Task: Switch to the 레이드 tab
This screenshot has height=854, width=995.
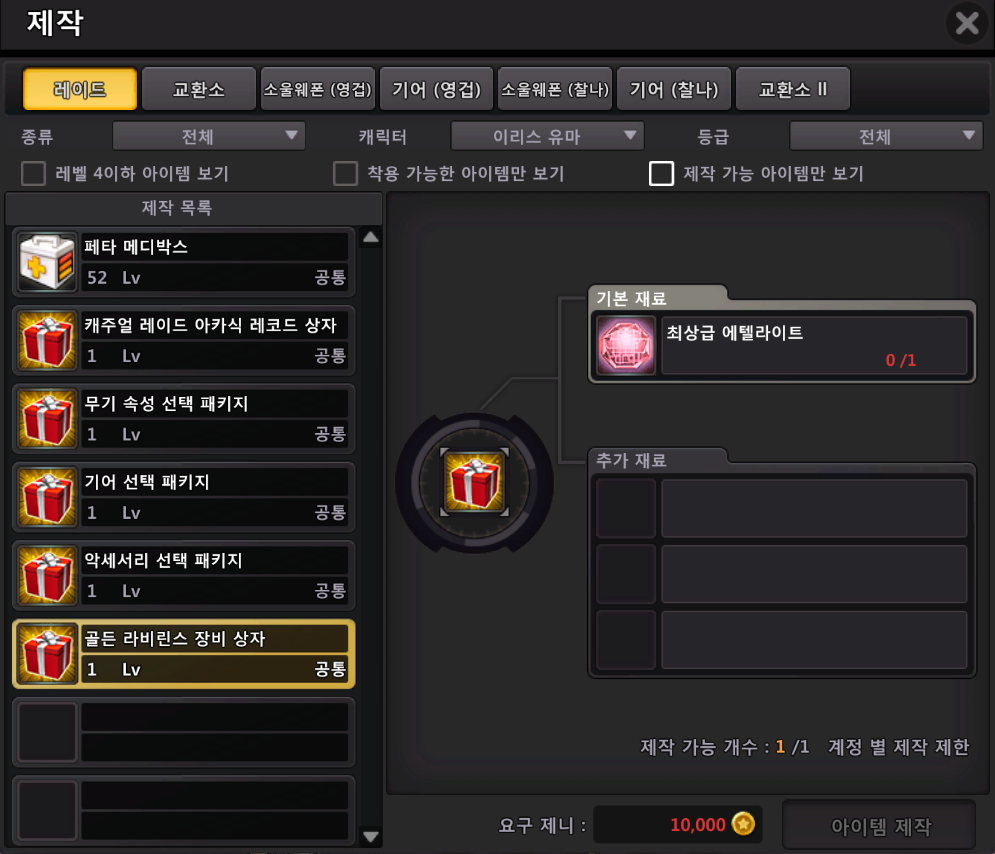Action: [x=79, y=89]
